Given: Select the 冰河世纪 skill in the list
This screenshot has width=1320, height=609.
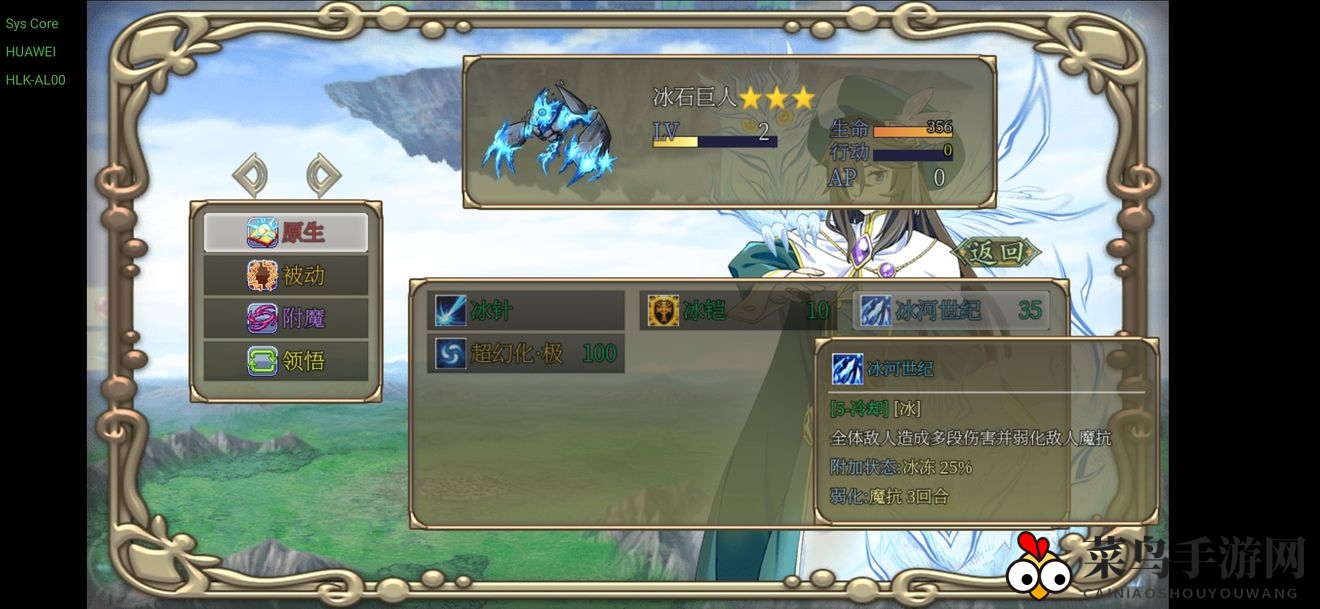Looking at the screenshot, I should pyautogui.click(x=951, y=311).
